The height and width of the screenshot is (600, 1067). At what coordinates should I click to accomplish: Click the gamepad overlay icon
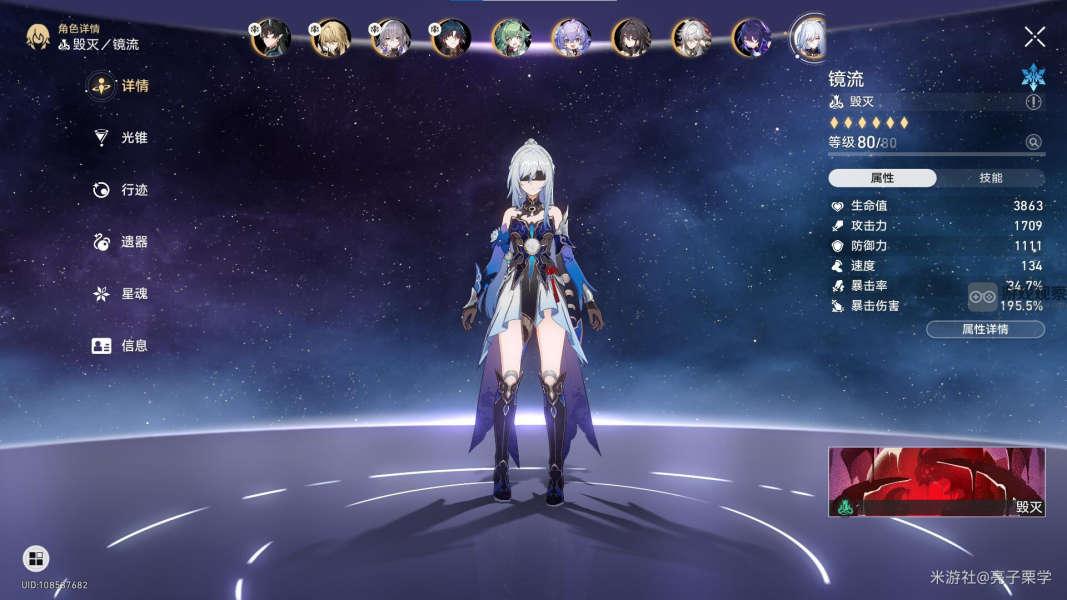(x=982, y=297)
